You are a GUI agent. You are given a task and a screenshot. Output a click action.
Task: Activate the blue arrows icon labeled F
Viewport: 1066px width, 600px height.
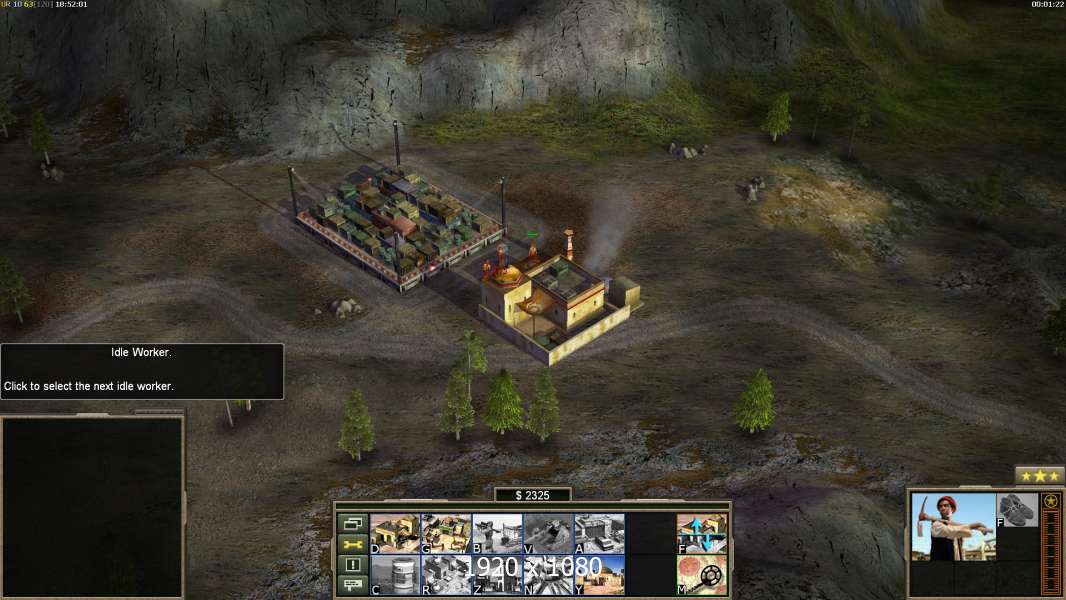[x=702, y=533]
